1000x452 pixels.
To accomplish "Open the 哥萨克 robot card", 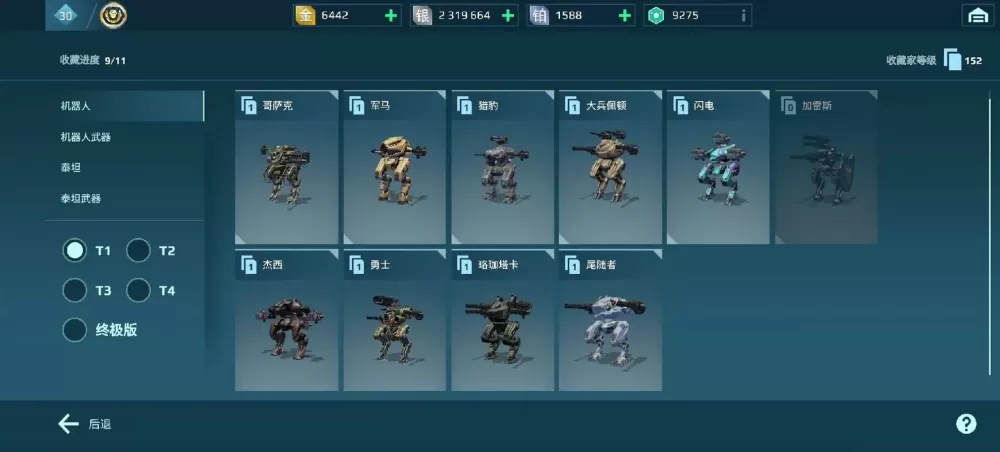I will click(286, 168).
